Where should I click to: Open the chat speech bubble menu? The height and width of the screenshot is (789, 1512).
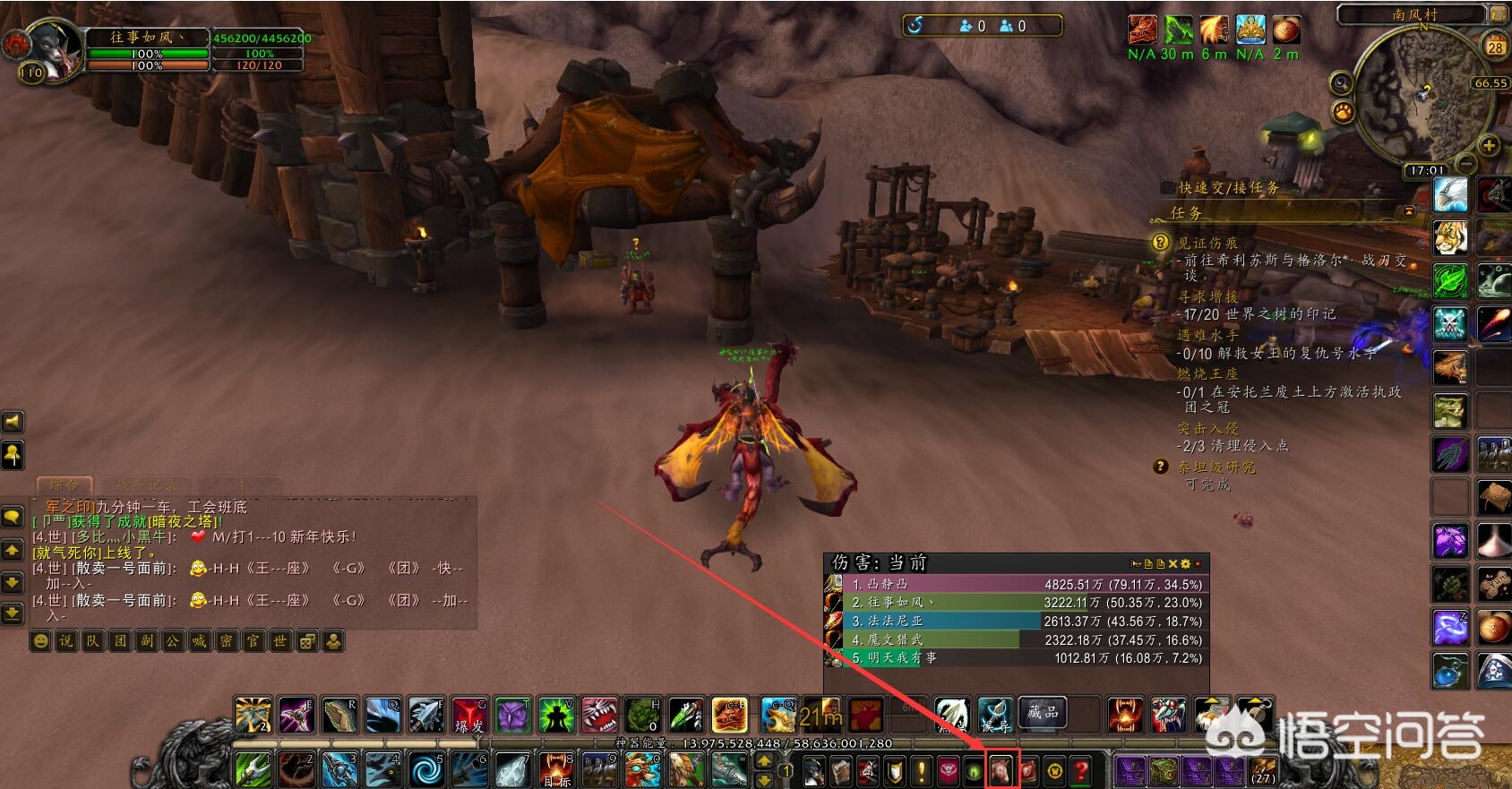coord(13,517)
